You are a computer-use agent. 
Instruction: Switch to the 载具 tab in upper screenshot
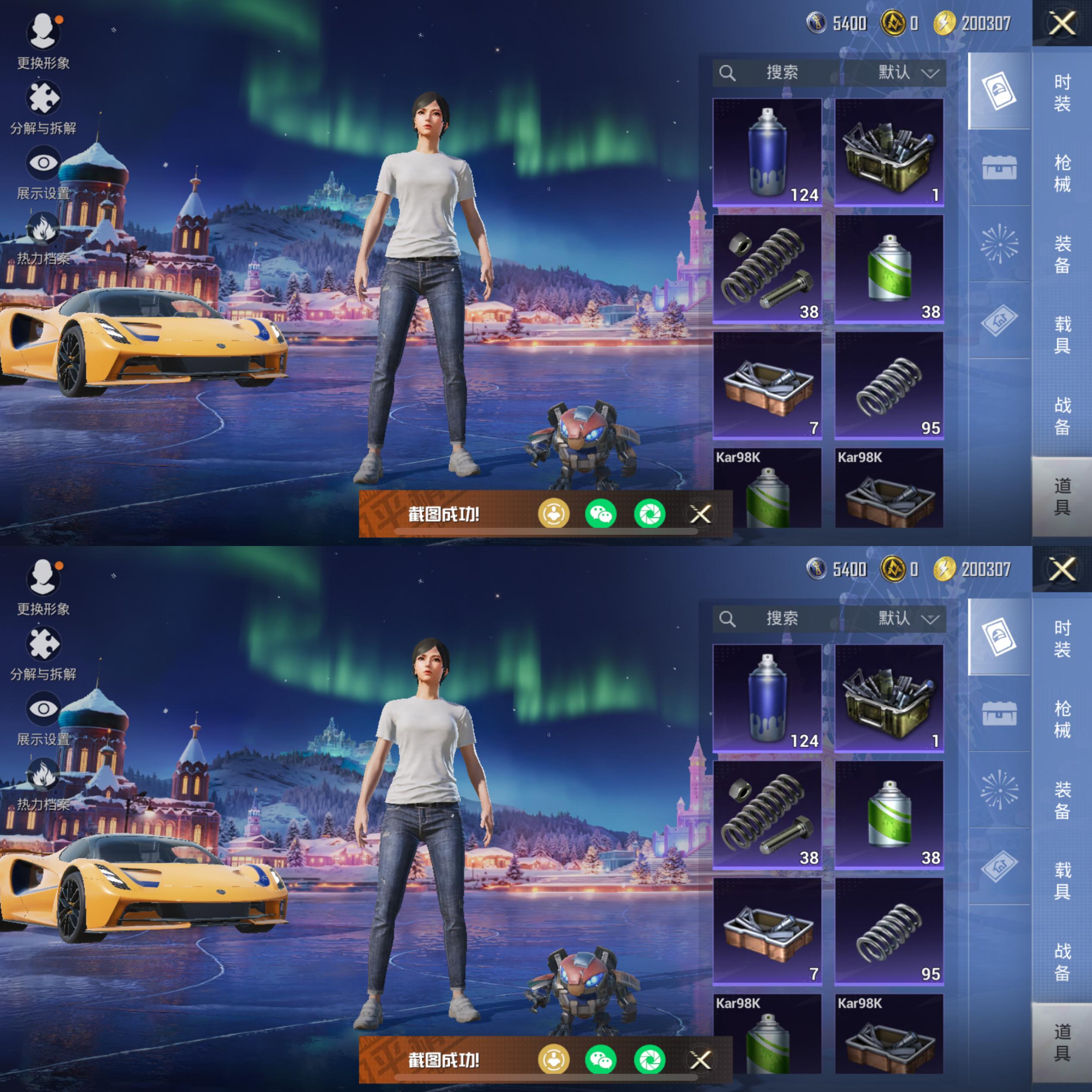pos(1061,335)
